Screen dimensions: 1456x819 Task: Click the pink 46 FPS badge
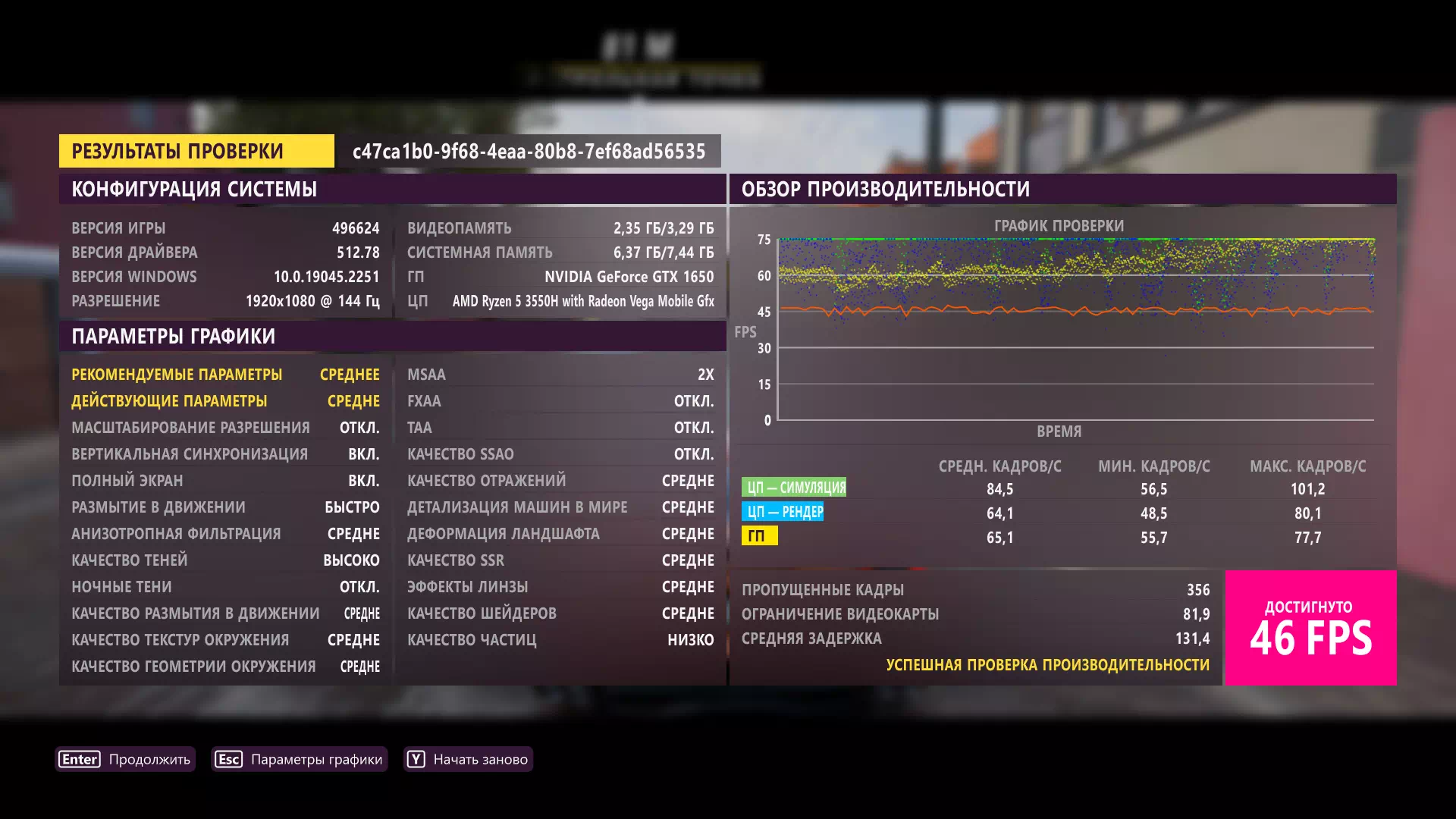[x=1310, y=628]
